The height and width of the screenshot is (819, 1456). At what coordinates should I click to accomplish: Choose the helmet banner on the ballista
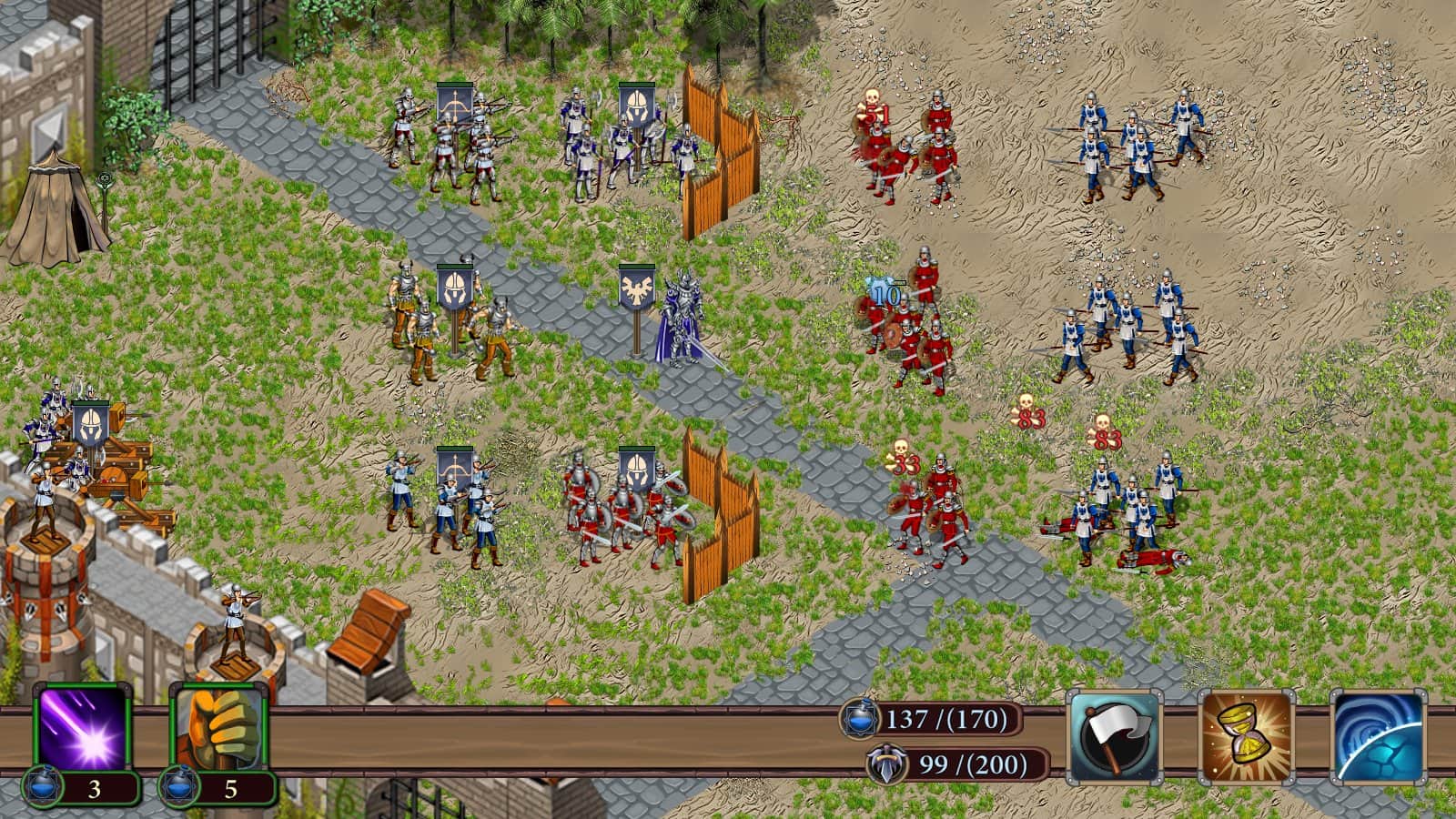point(91,422)
